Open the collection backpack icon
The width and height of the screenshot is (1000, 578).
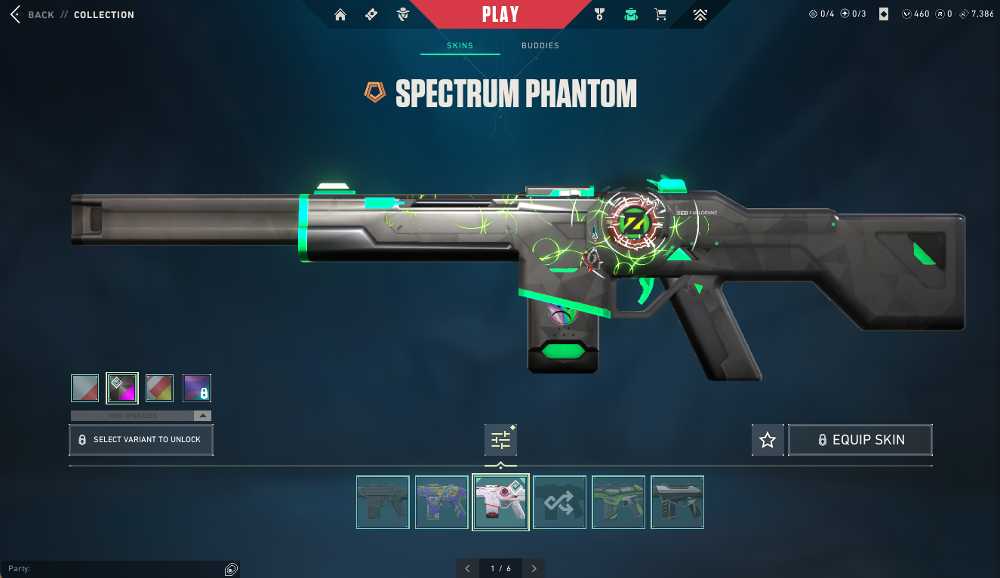(x=630, y=15)
